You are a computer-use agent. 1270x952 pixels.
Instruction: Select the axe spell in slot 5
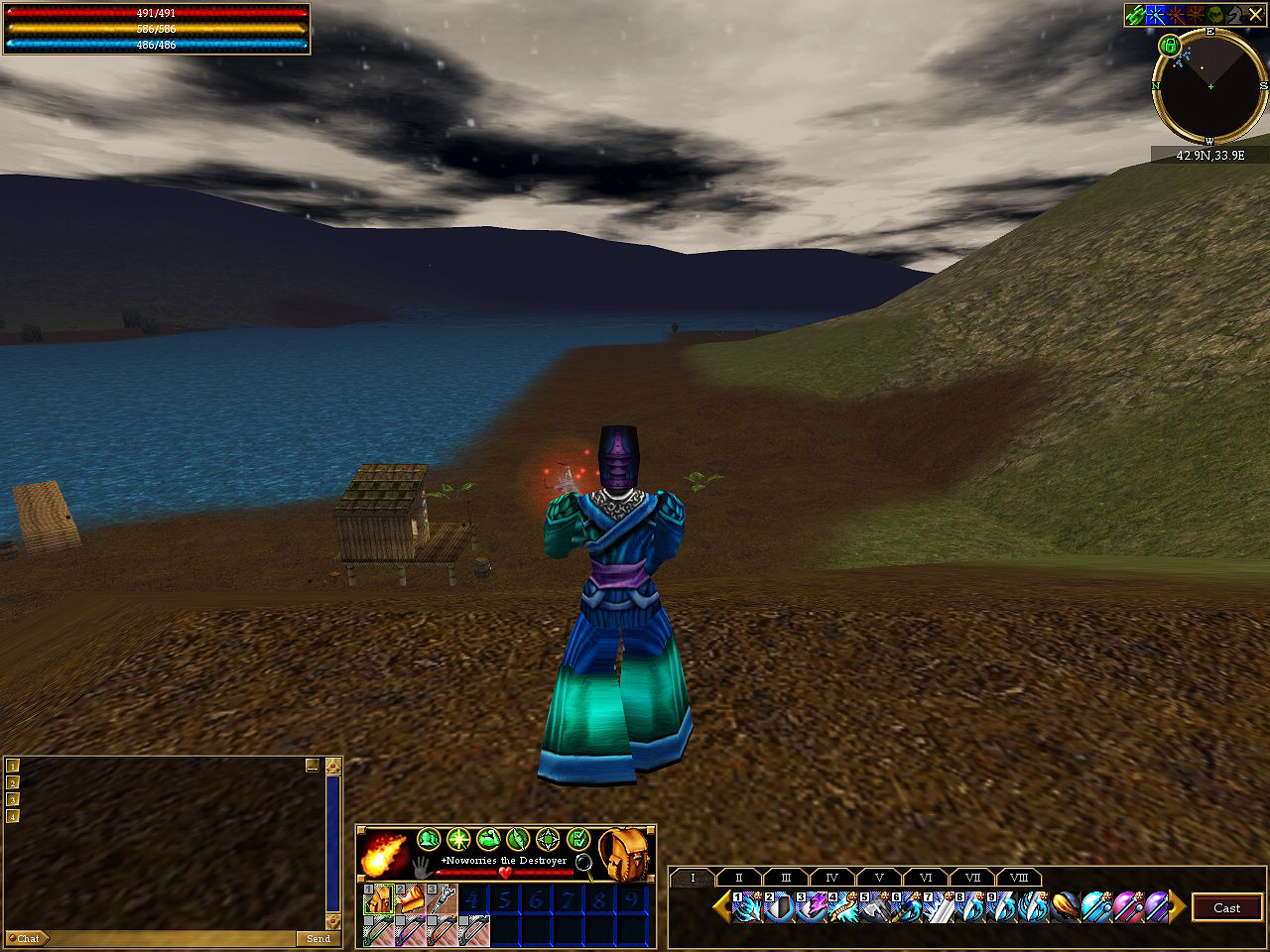[875, 907]
